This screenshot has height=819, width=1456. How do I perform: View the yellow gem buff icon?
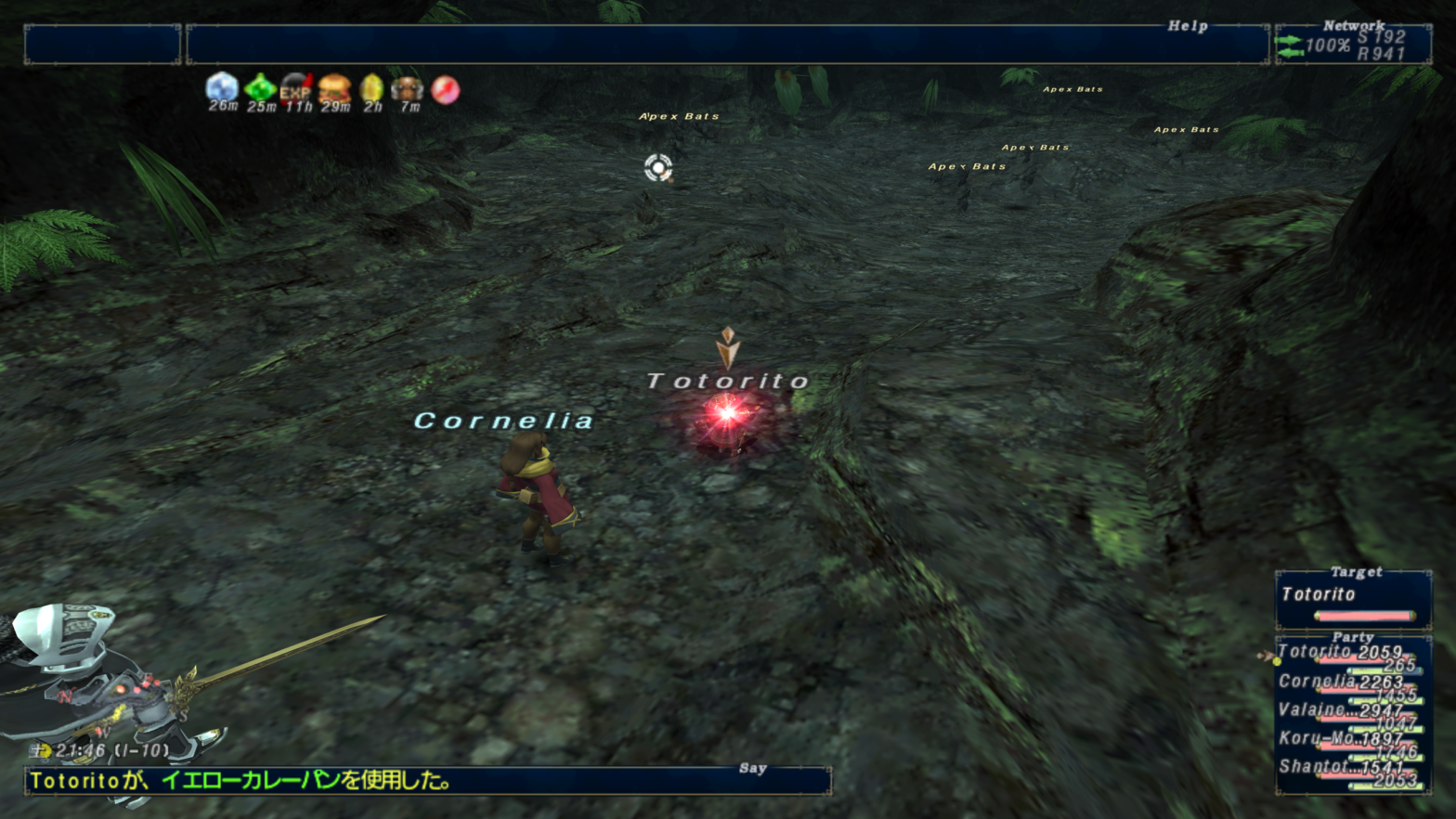(371, 89)
